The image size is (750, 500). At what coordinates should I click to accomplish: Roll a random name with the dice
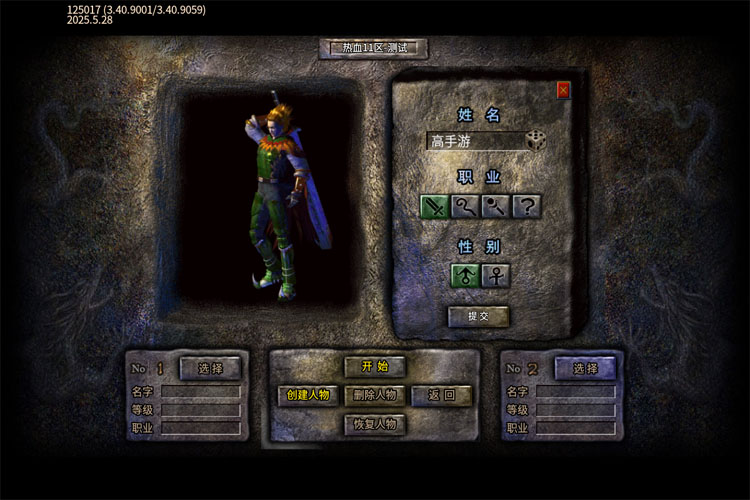[537, 141]
